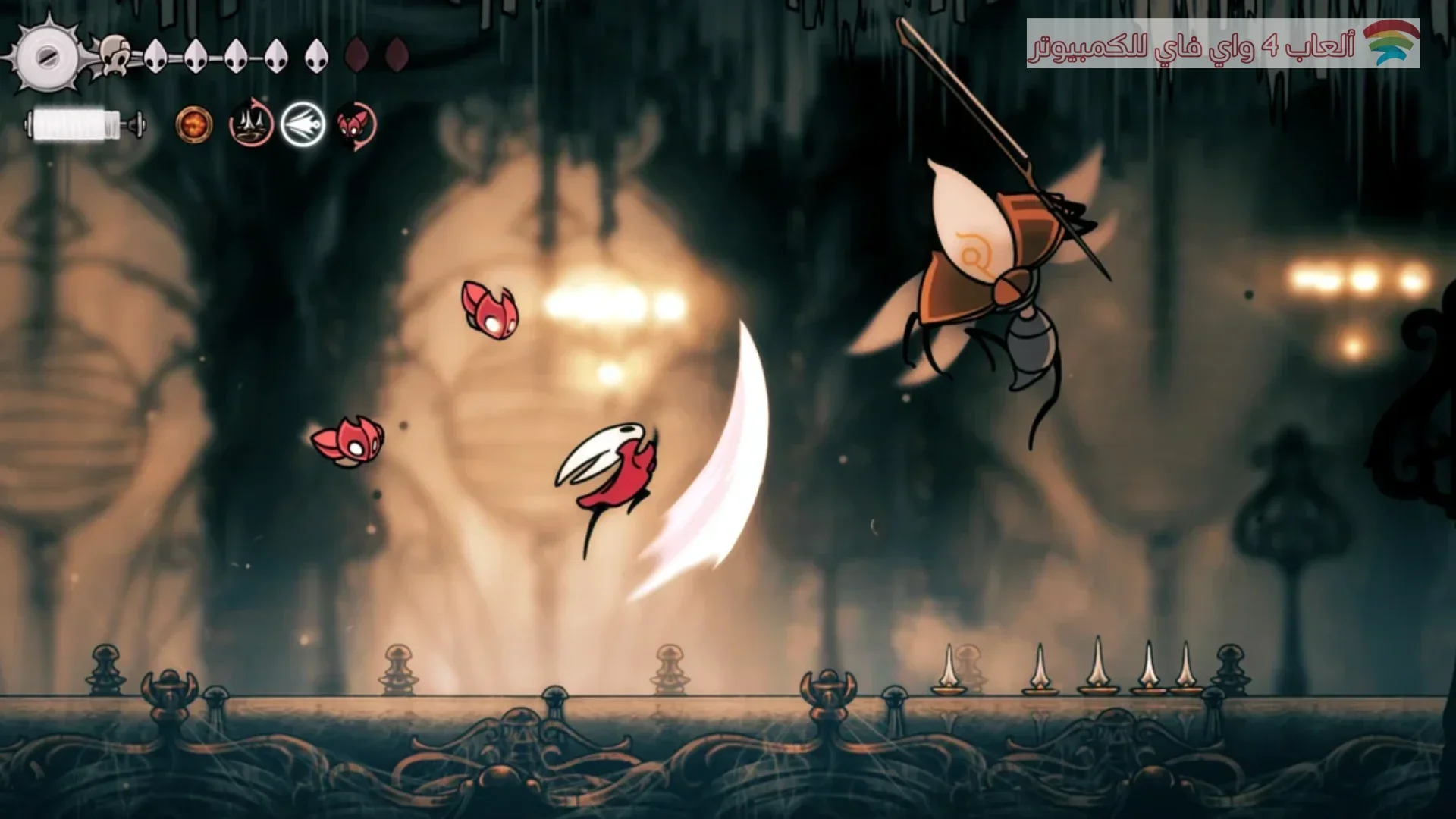Choose the white silk dash skill icon
Screen dimensions: 1456x819
(303, 124)
